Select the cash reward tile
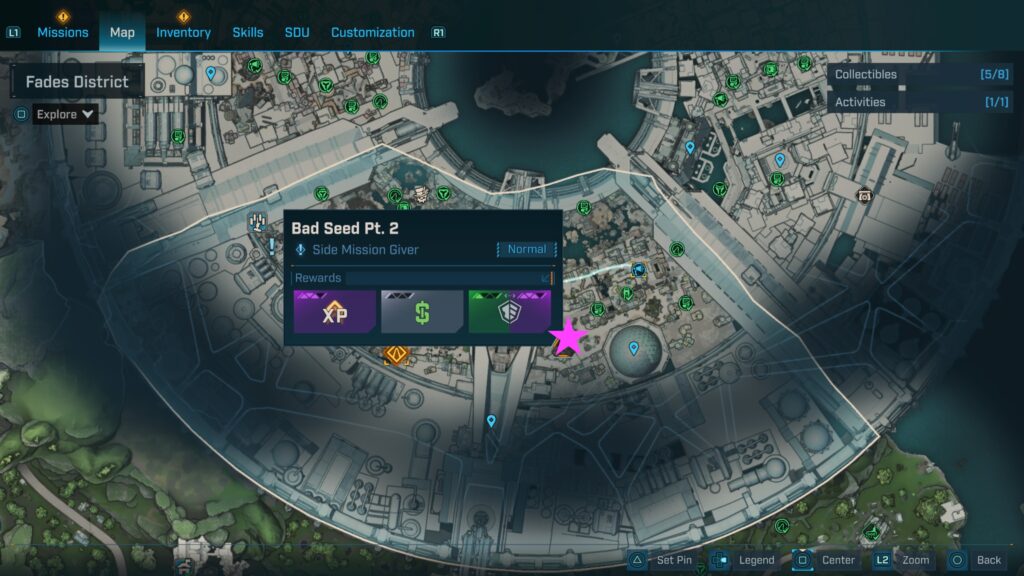This screenshot has height=576, width=1024. tap(422, 311)
